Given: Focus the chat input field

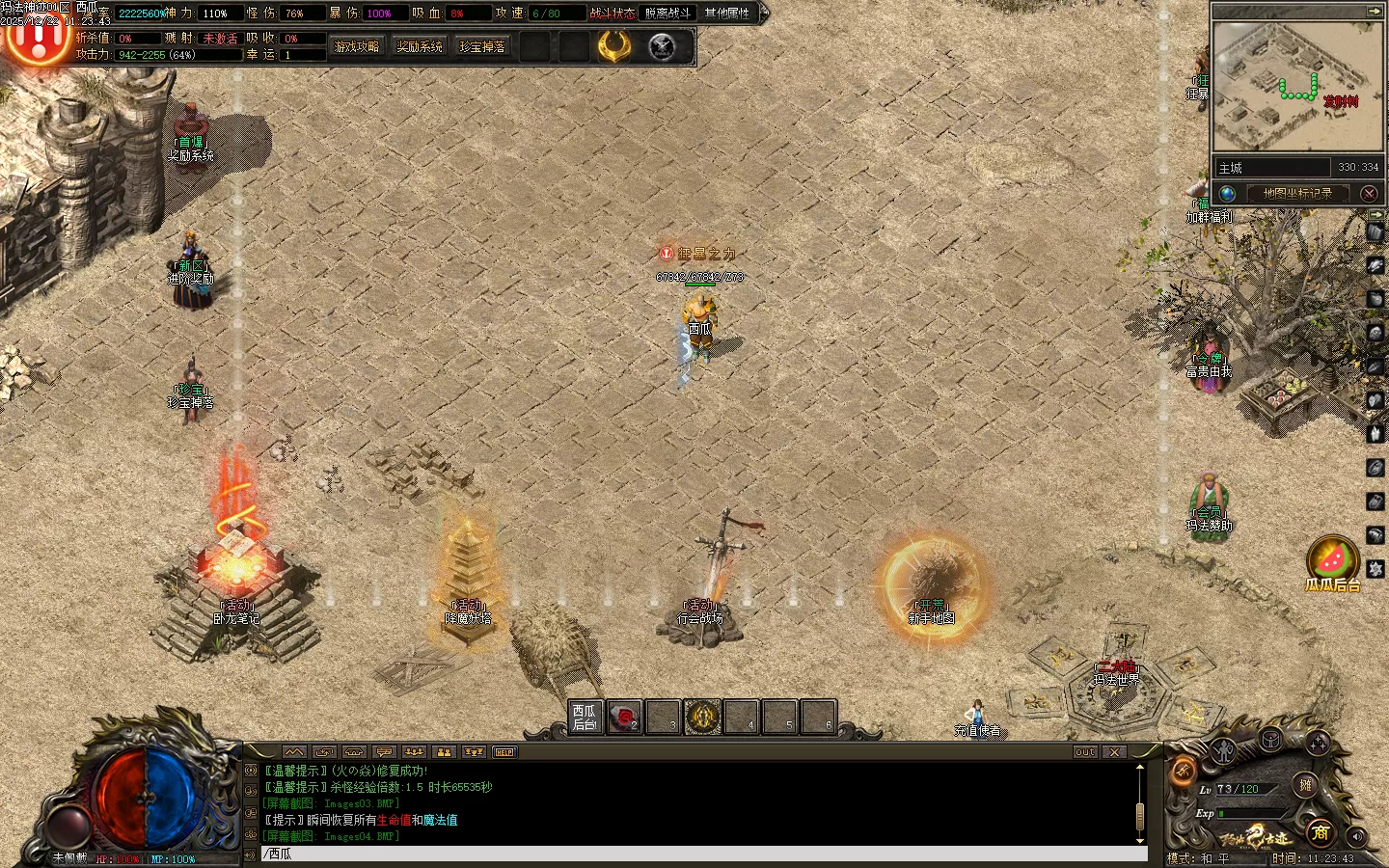Looking at the screenshot, I should point(702,854).
